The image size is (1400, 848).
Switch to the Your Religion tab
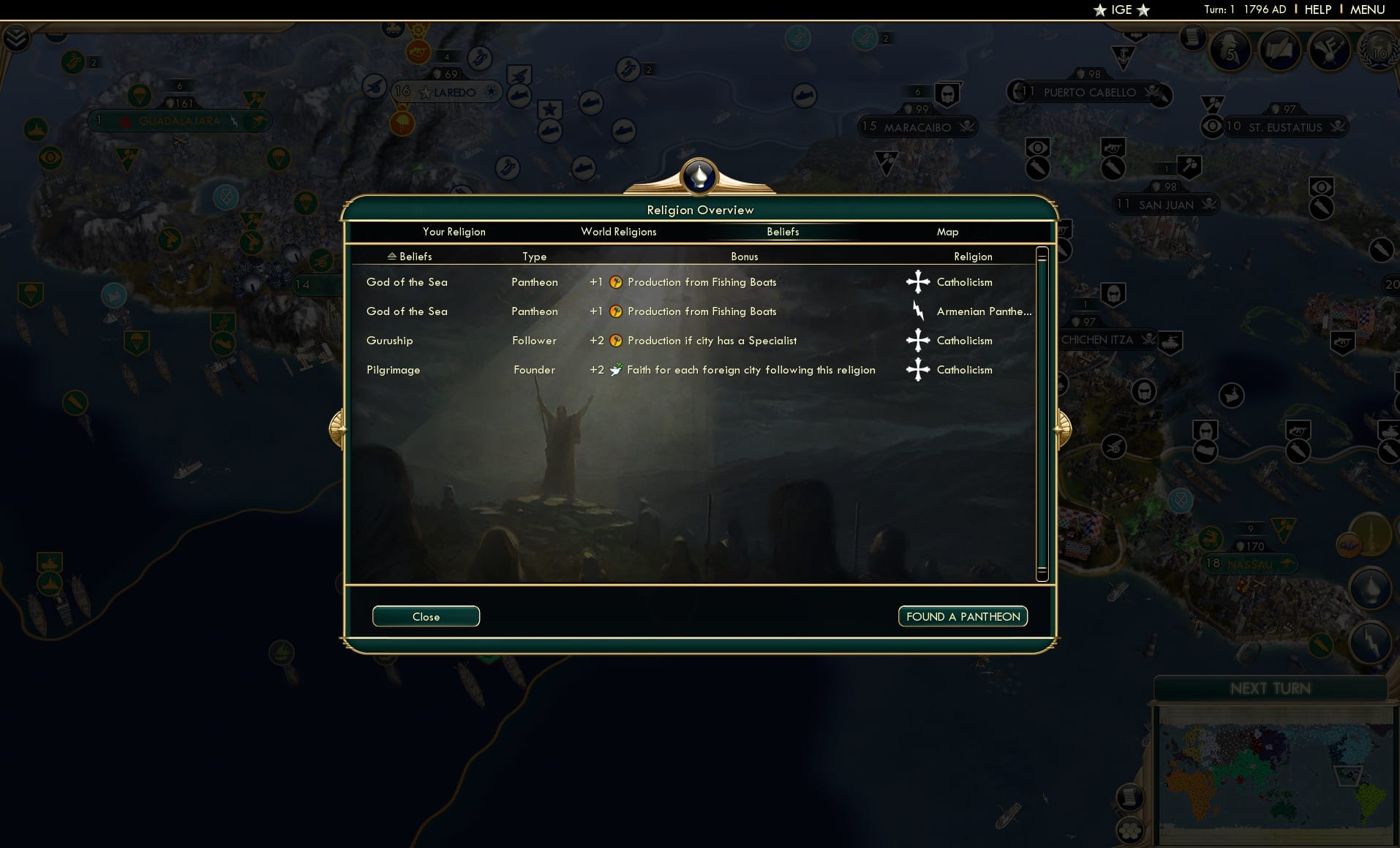454,232
